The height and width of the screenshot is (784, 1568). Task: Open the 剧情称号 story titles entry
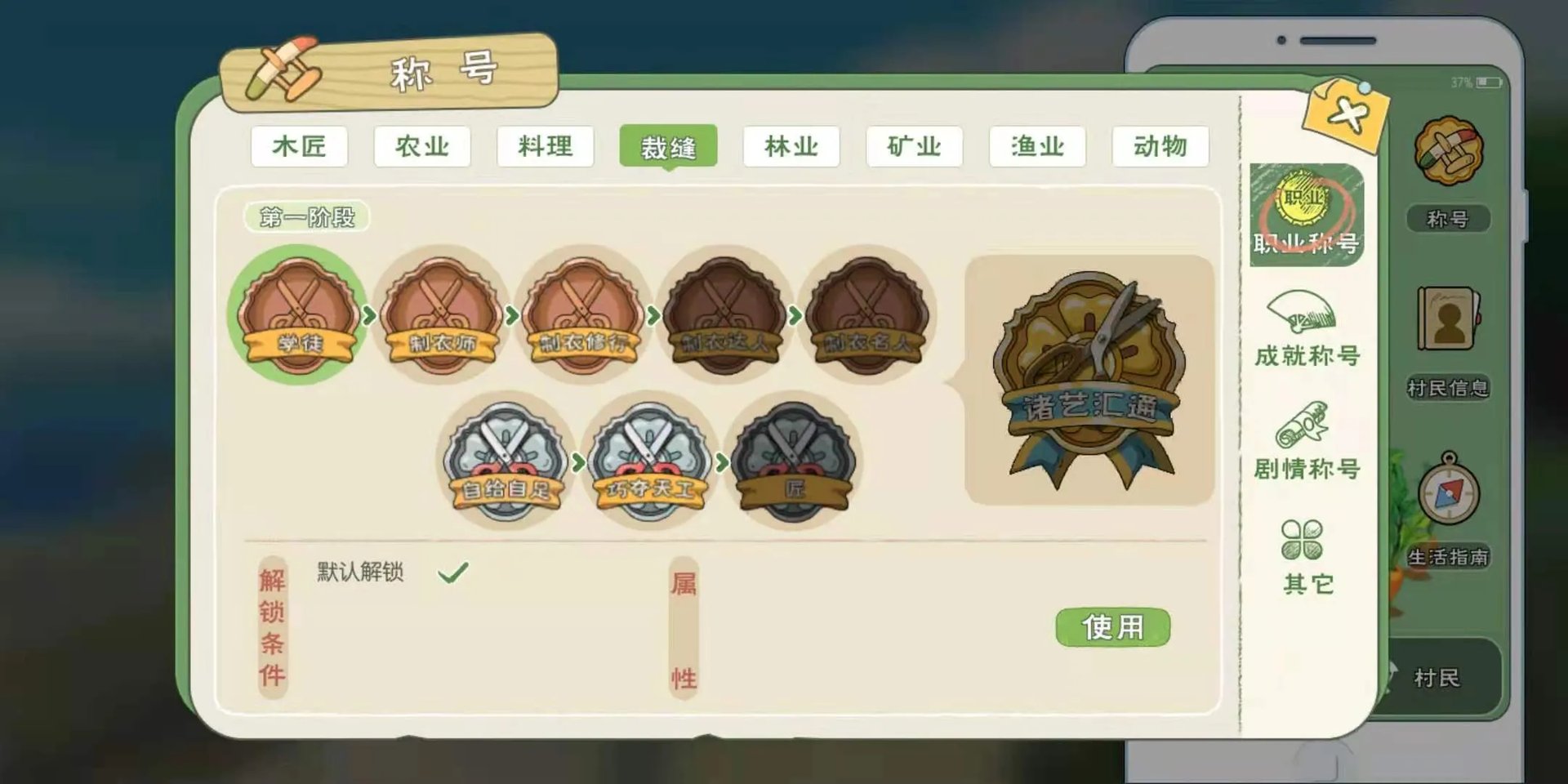pos(1309,445)
